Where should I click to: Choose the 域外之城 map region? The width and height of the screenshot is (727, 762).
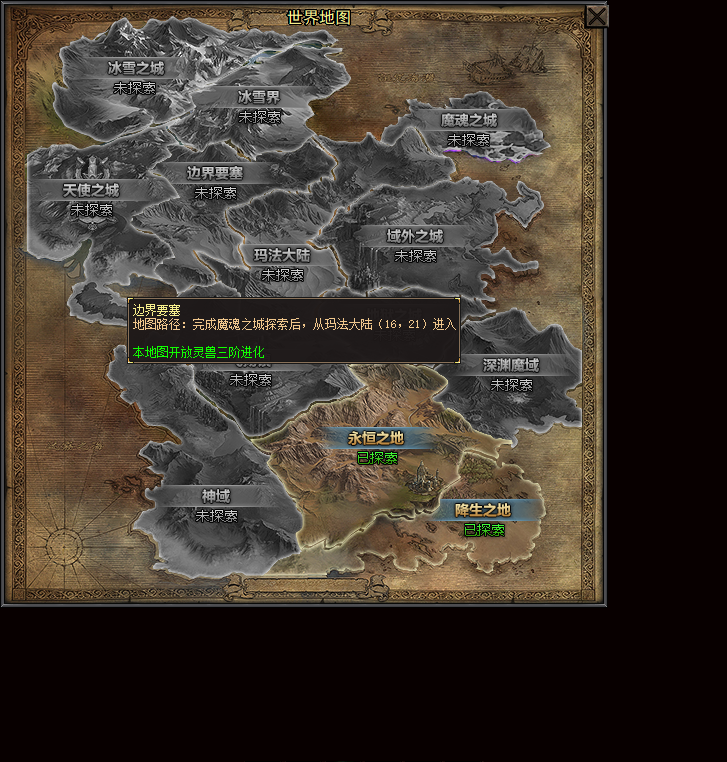coord(415,236)
